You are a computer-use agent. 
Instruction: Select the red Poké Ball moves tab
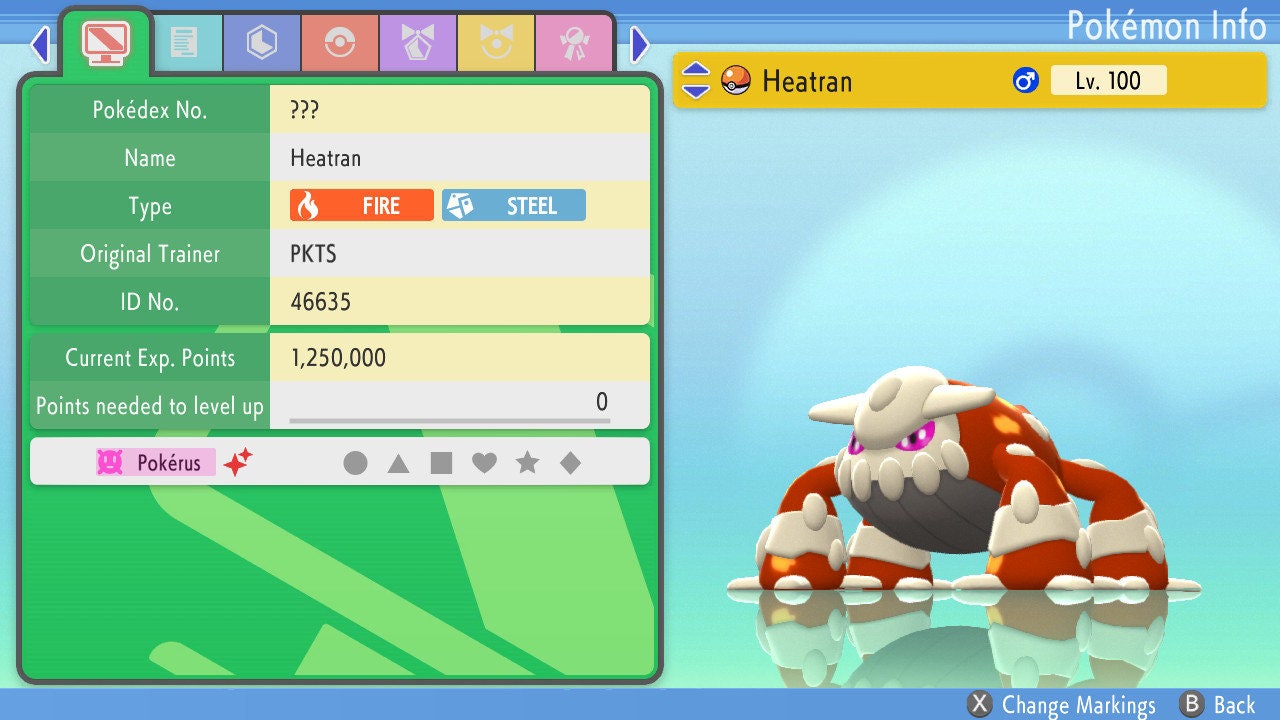click(x=340, y=42)
